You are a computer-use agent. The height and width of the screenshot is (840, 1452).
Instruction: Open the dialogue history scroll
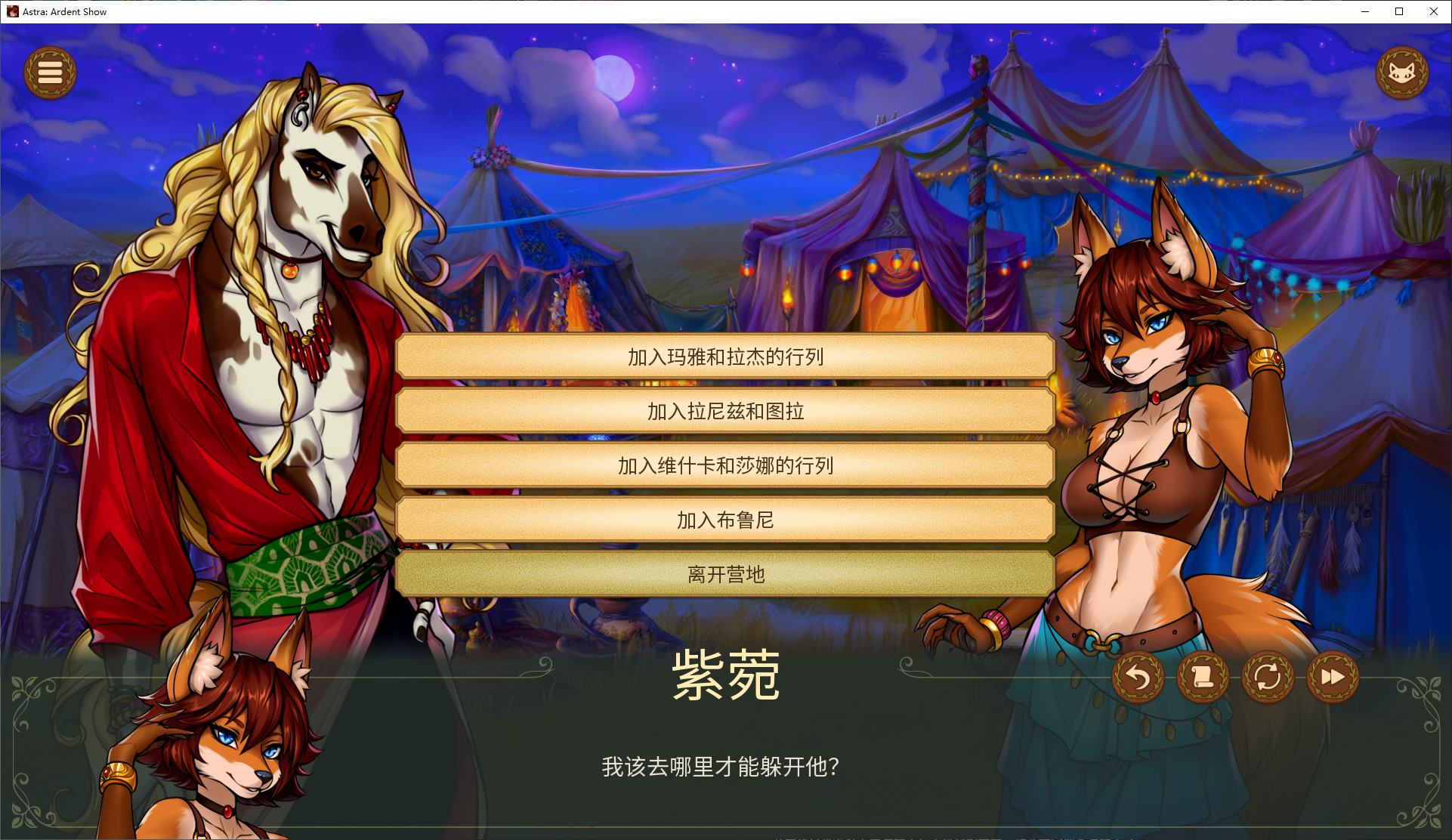tap(1204, 678)
